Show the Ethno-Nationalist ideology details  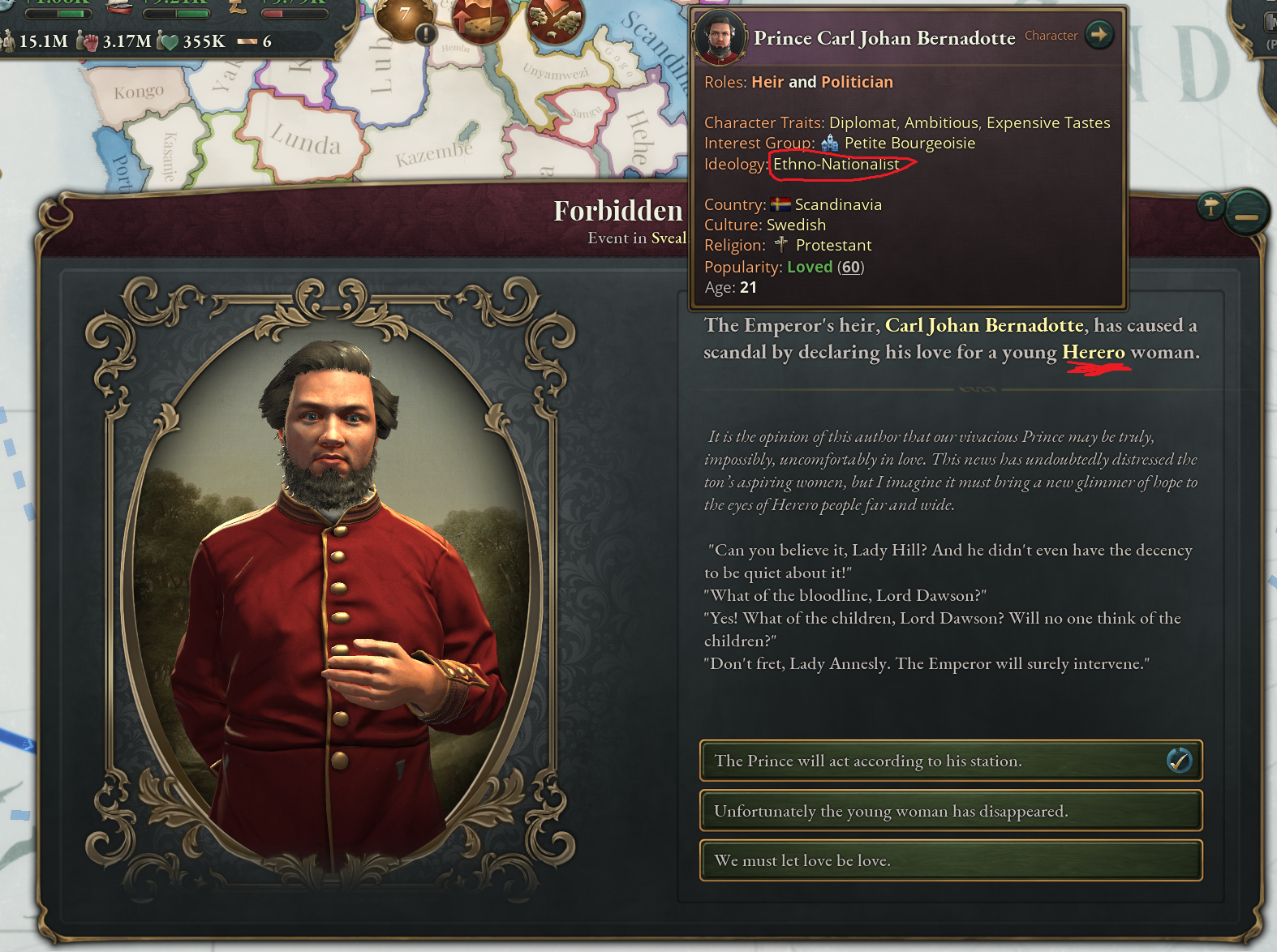click(x=836, y=165)
